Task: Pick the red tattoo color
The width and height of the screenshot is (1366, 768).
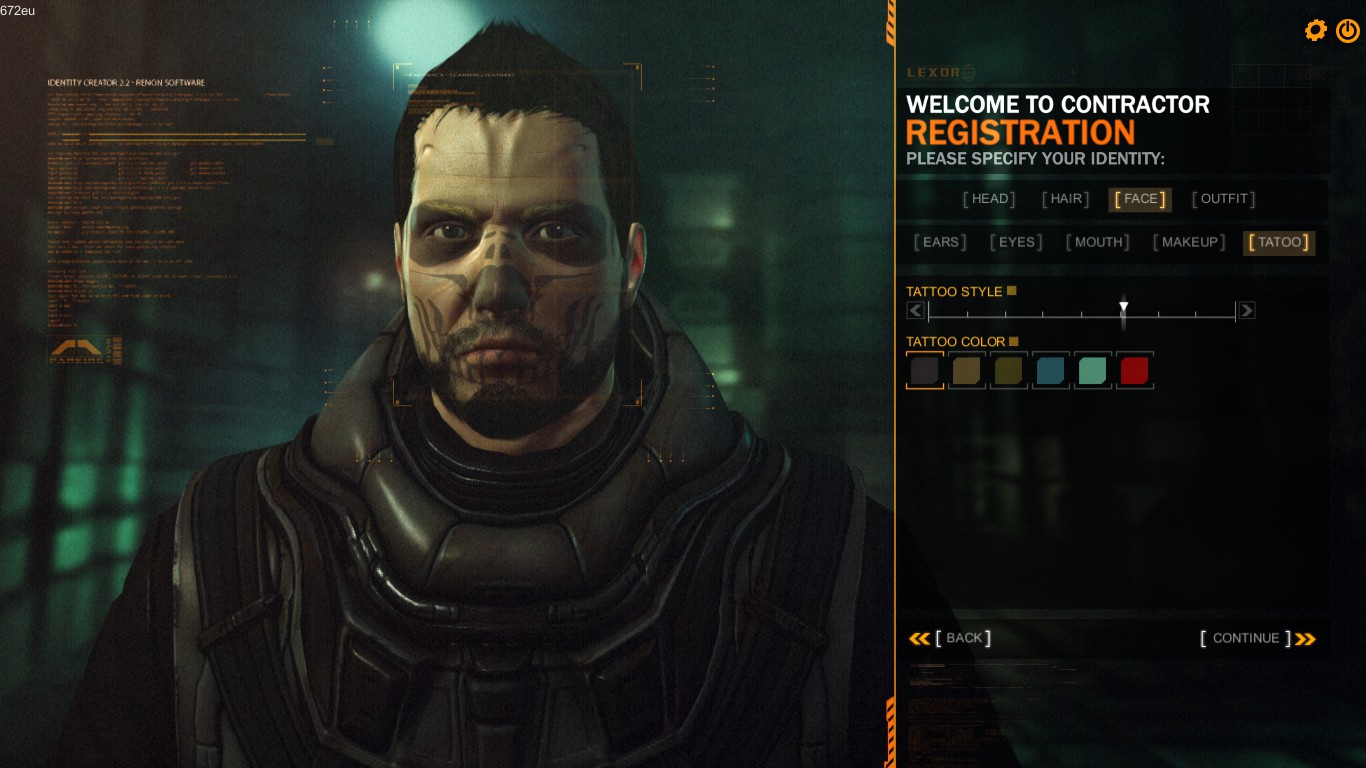Action: 1135,371
